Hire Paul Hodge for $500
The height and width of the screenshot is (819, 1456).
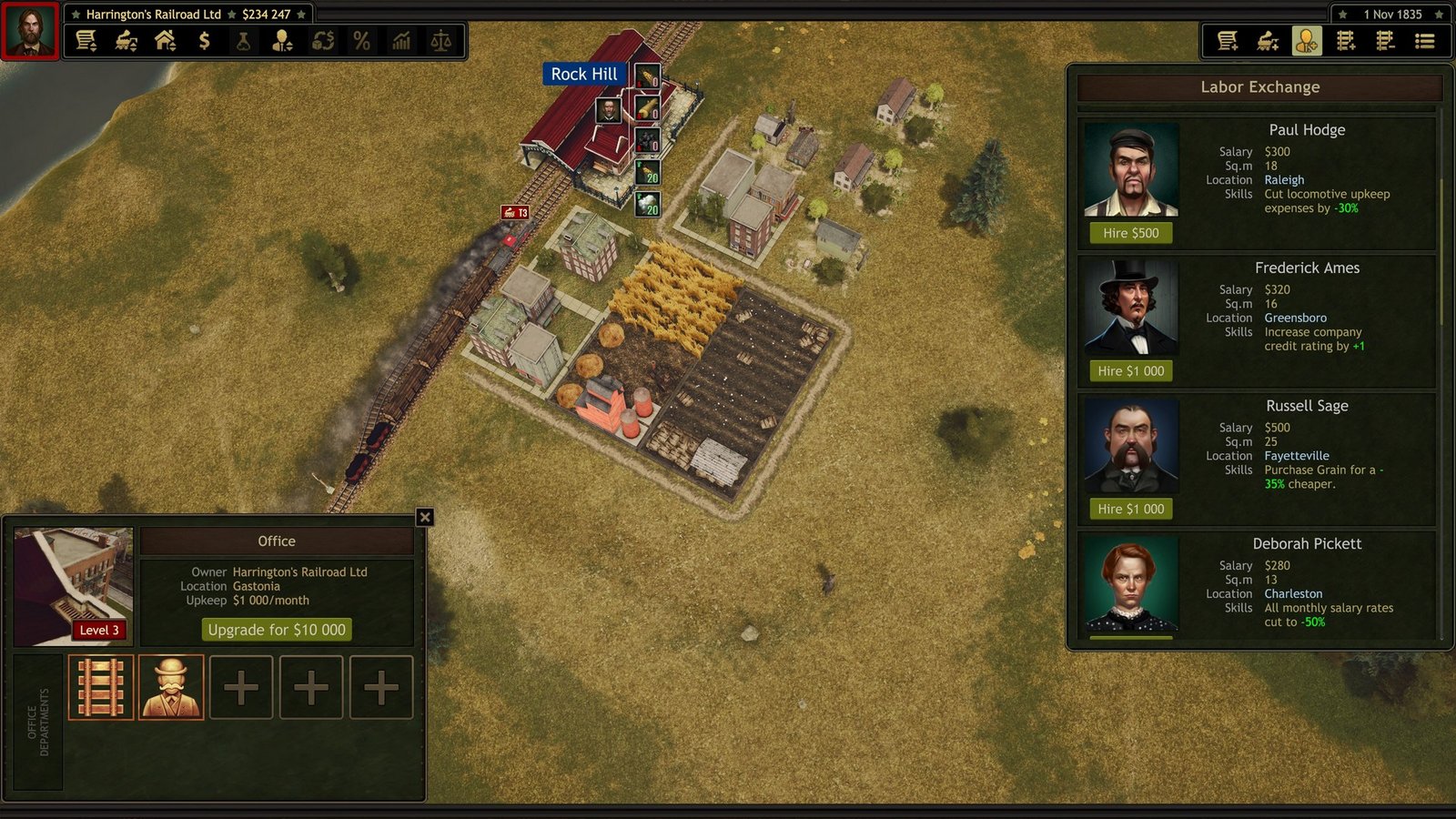click(x=1129, y=233)
